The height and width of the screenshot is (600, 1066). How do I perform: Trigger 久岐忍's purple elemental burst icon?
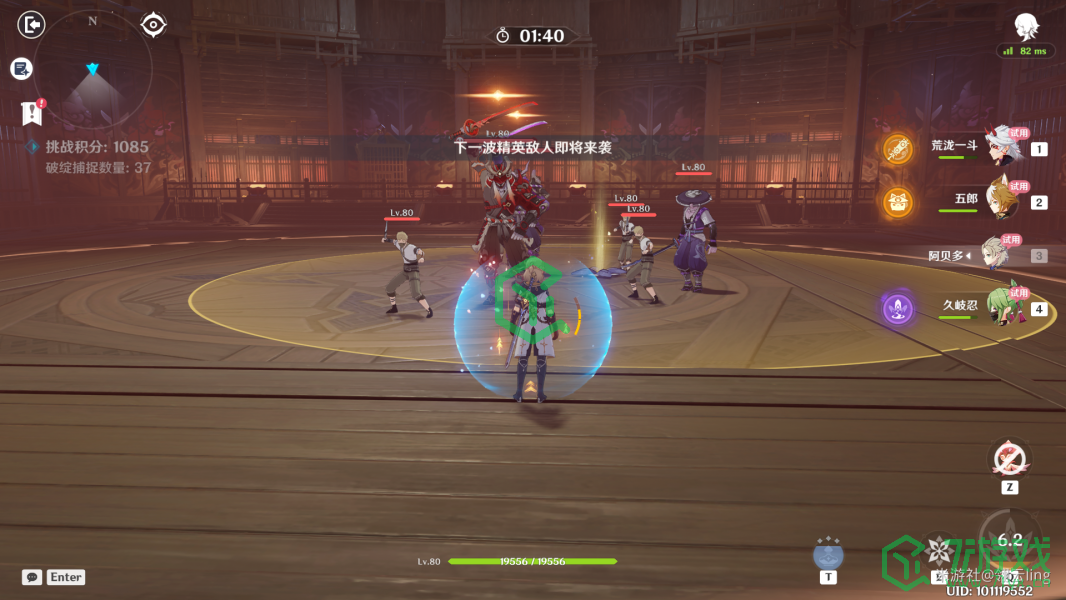(898, 307)
